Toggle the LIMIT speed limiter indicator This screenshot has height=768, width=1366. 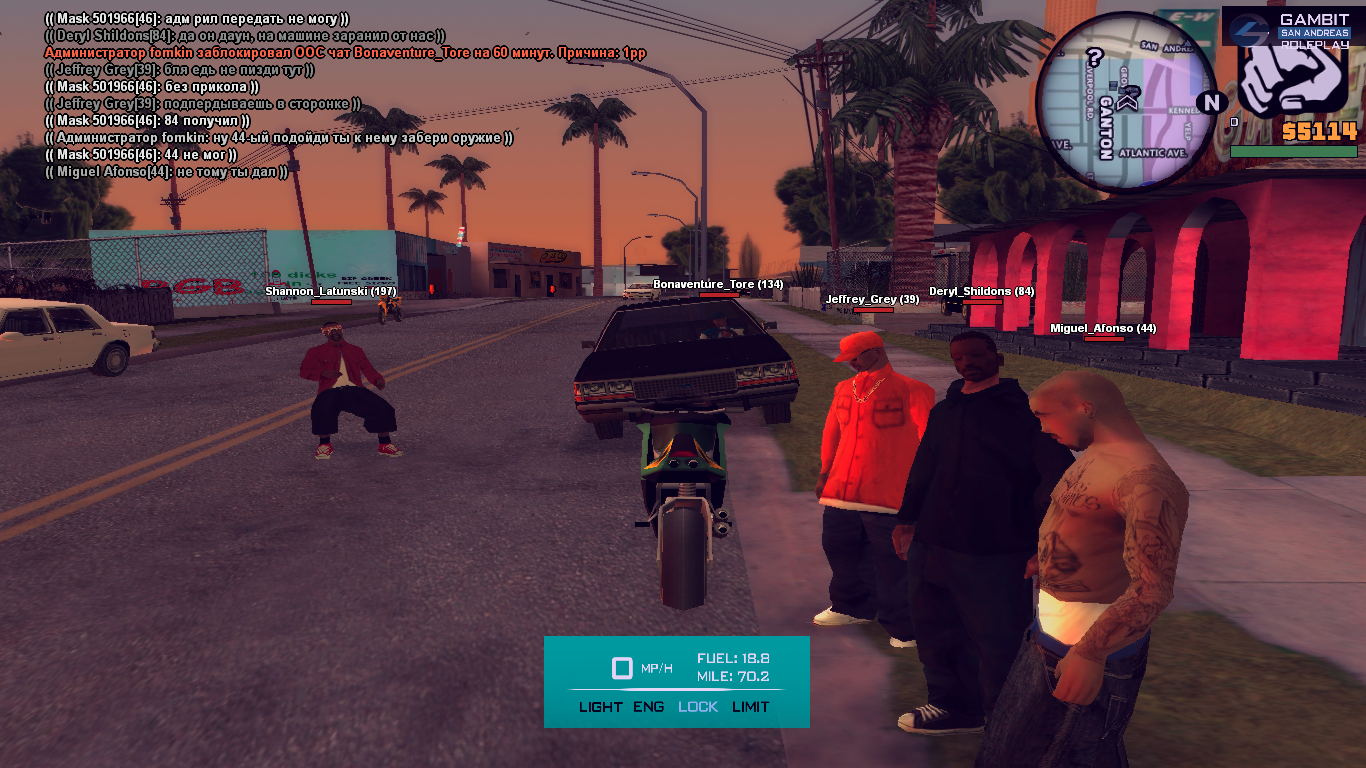click(750, 707)
